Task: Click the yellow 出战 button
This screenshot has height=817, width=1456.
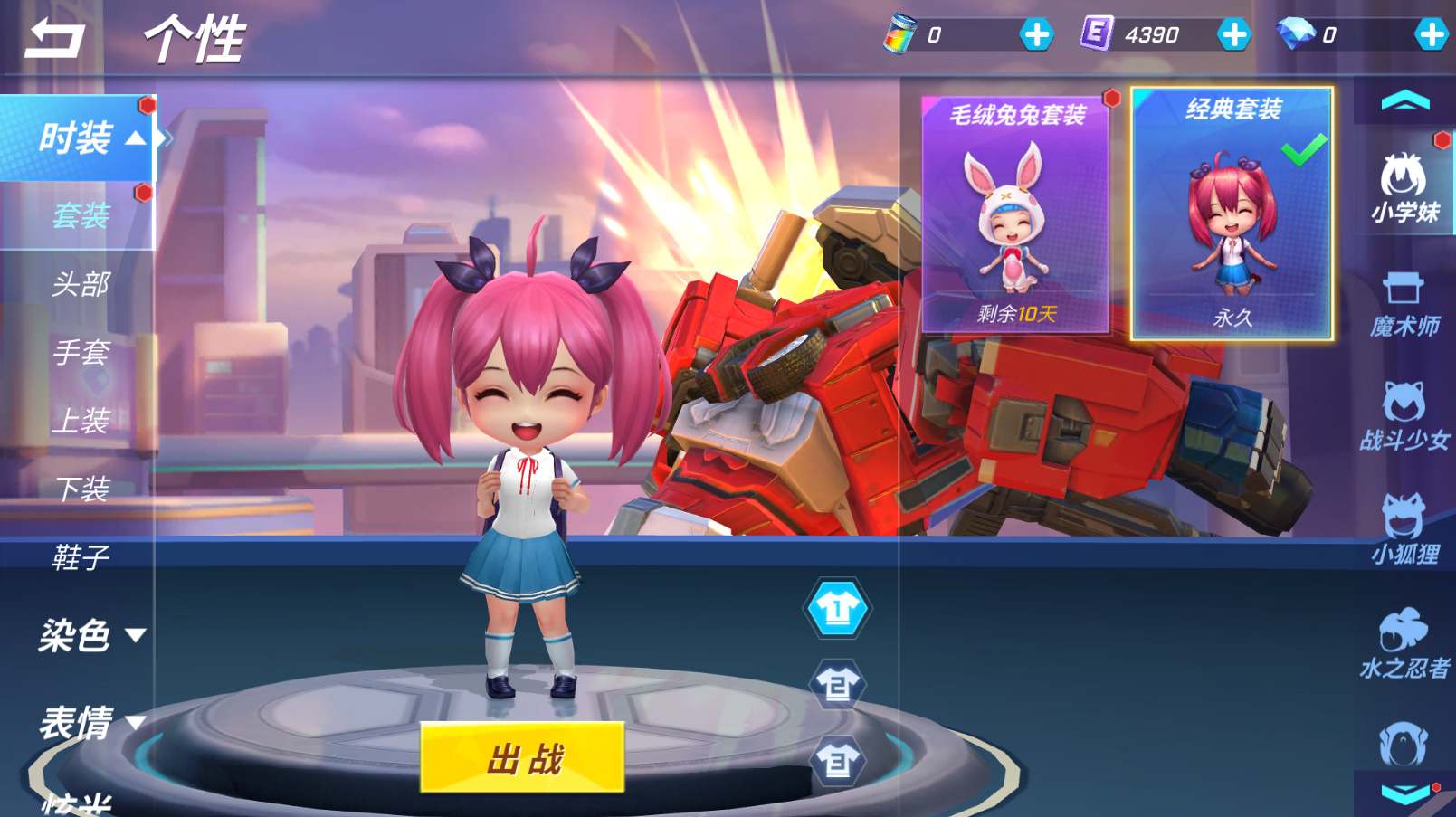Action: [522, 758]
